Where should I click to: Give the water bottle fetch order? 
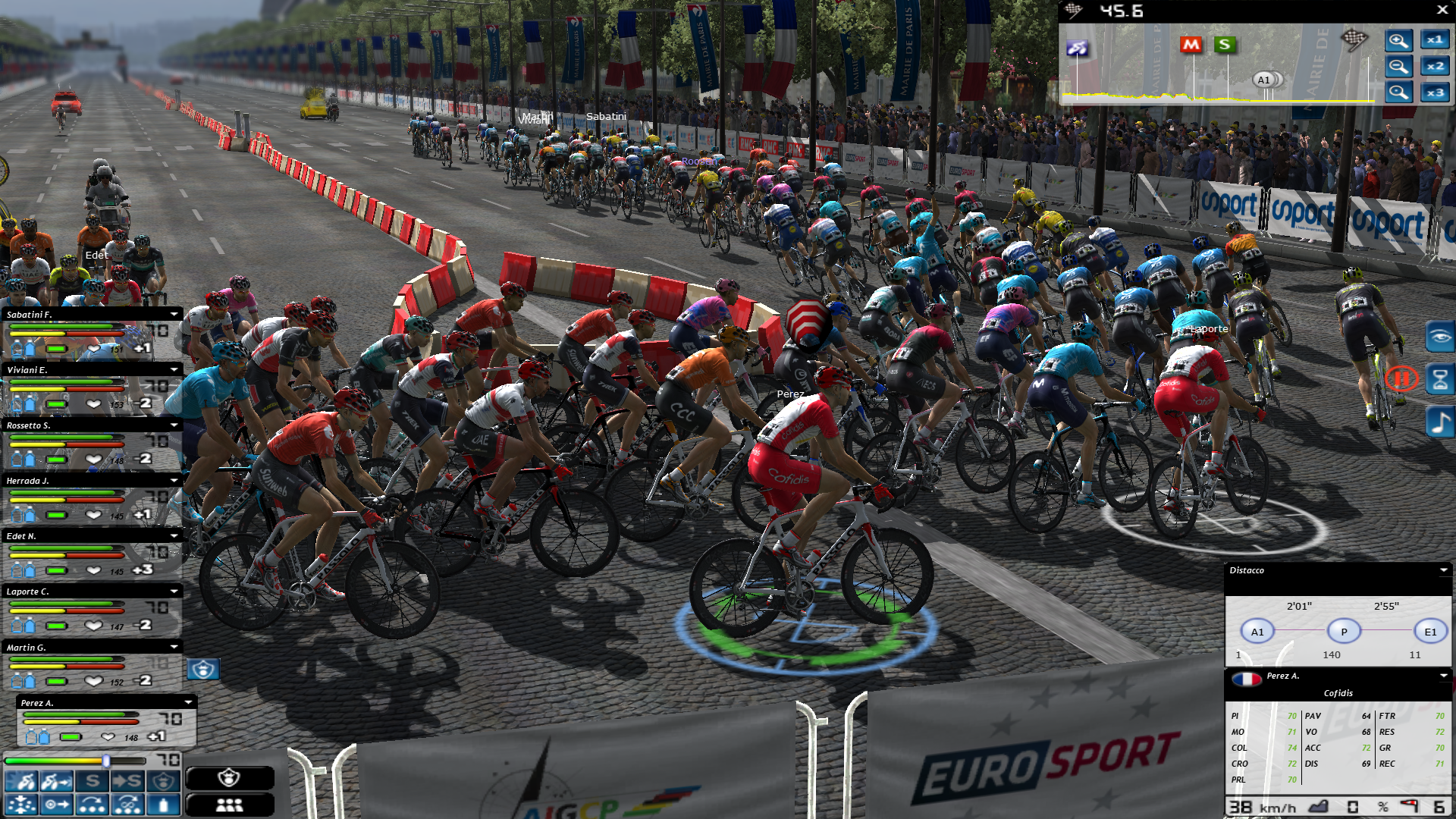[164, 805]
